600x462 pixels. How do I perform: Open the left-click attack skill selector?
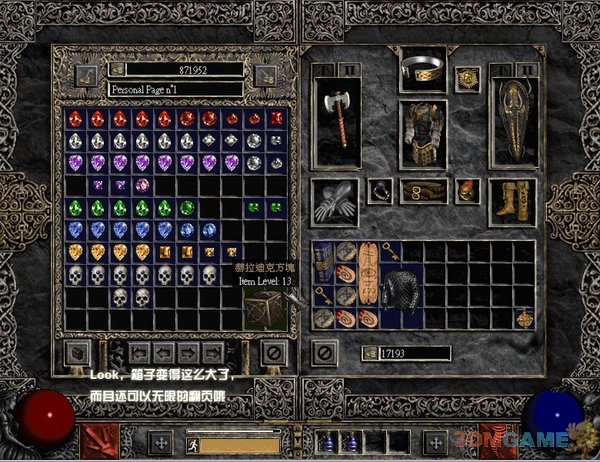pyautogui.click(x=100, y=440)
